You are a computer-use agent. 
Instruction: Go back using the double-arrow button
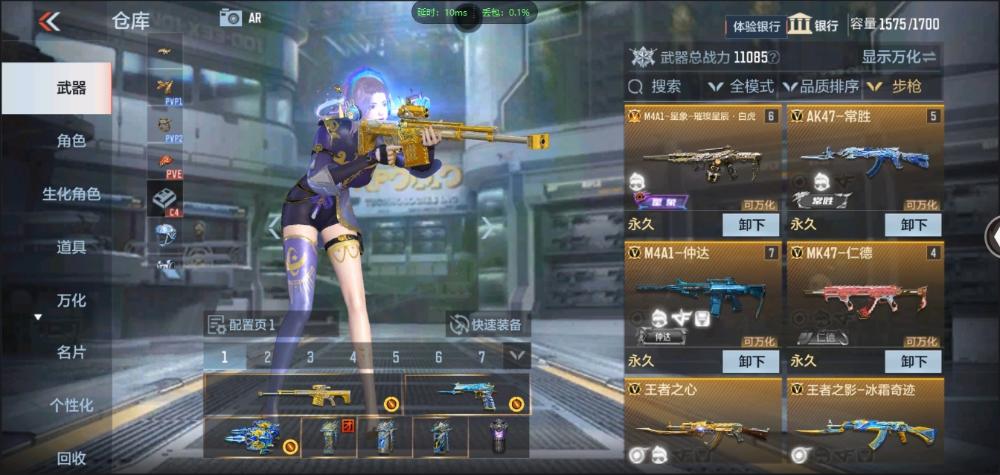click(48, 21)
